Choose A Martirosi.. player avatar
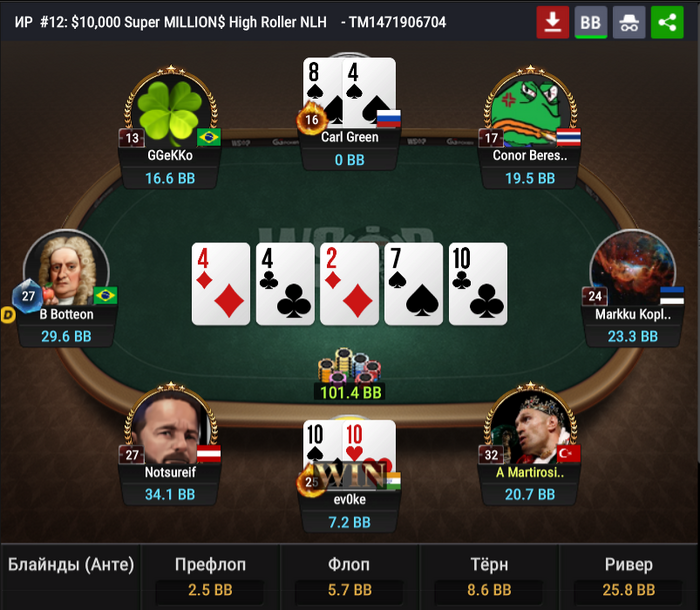 pos(530,428)
